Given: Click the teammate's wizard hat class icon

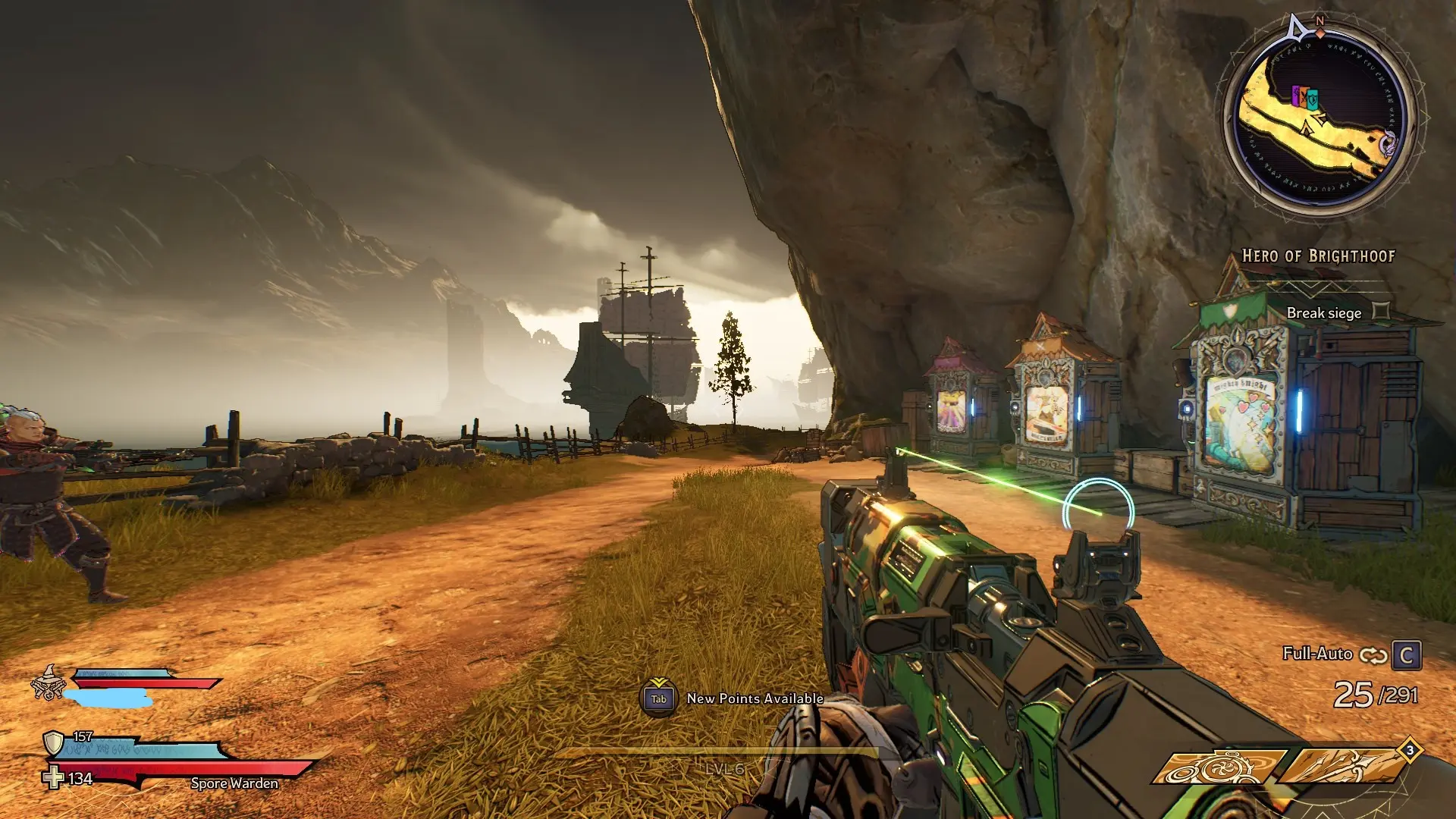Looking at the screenshot, I should (x=48, y=682).
